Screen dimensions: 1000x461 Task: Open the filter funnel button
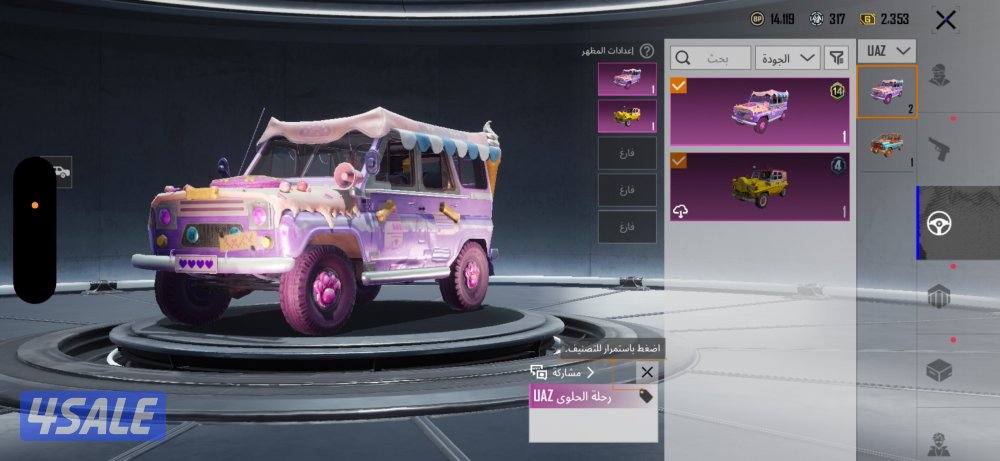pyautogui.click(x=838, y=57)
